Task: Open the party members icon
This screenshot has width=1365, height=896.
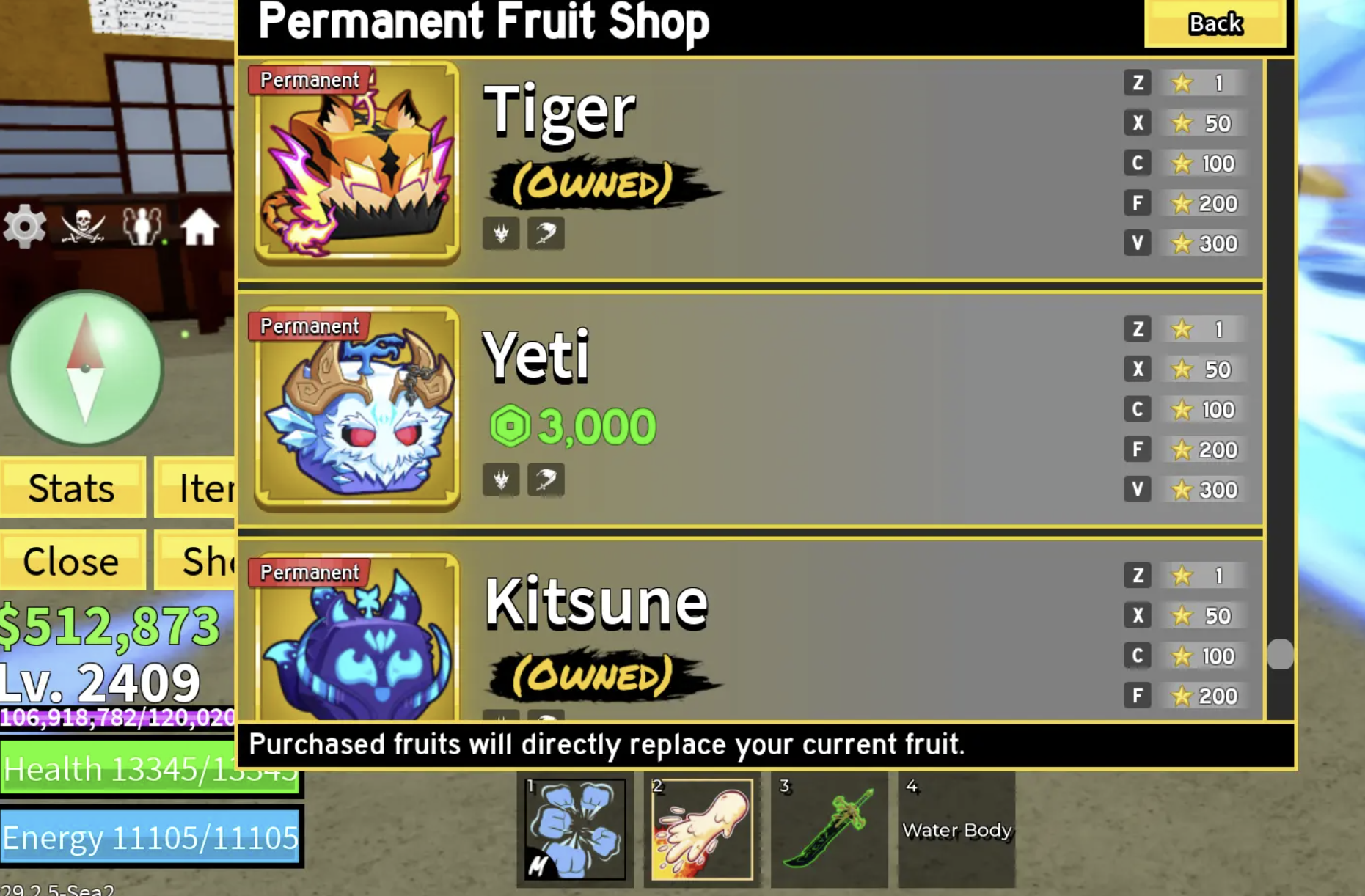Action: [x=139, y=226]
